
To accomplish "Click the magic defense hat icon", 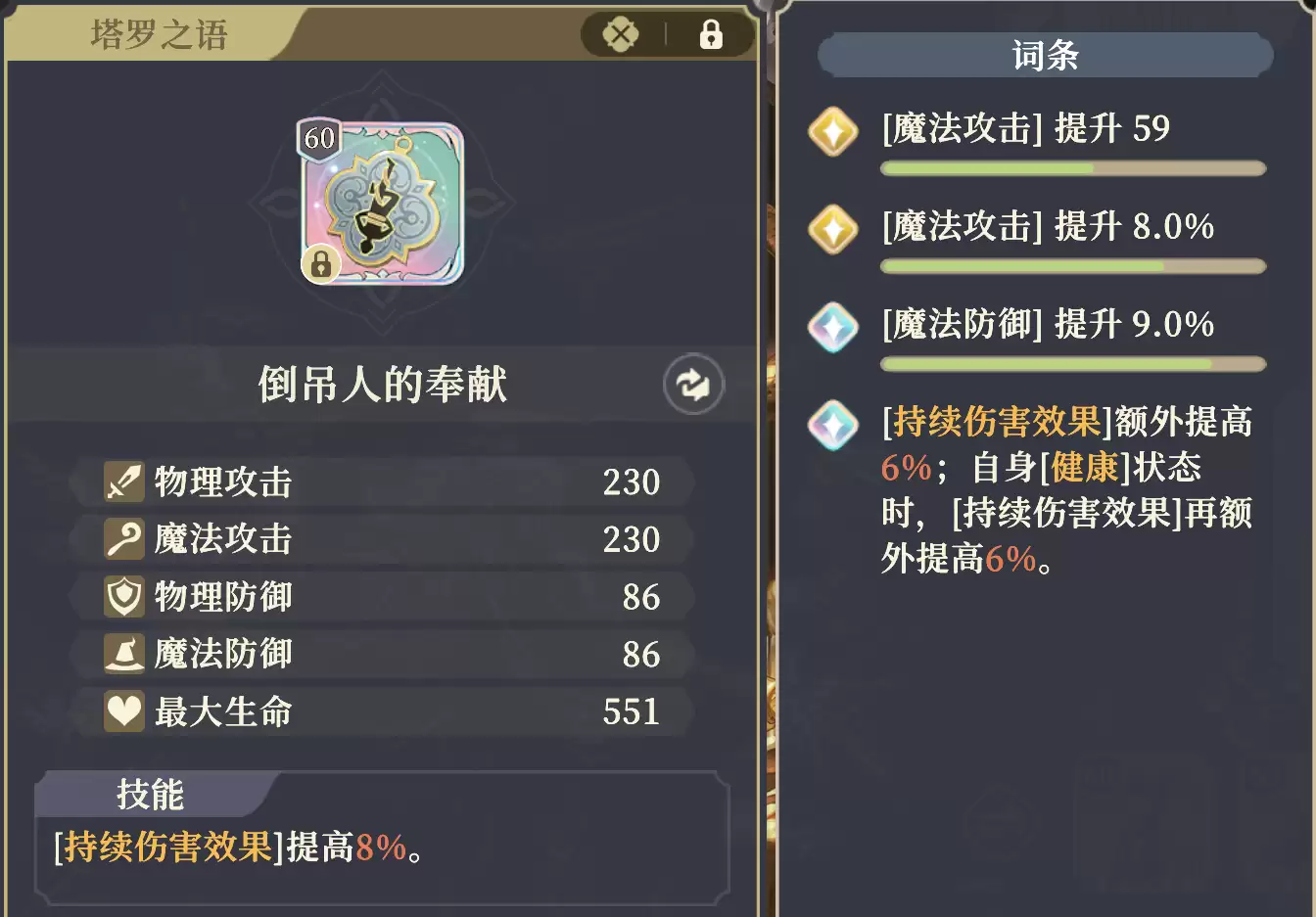I will pos(123,654).
